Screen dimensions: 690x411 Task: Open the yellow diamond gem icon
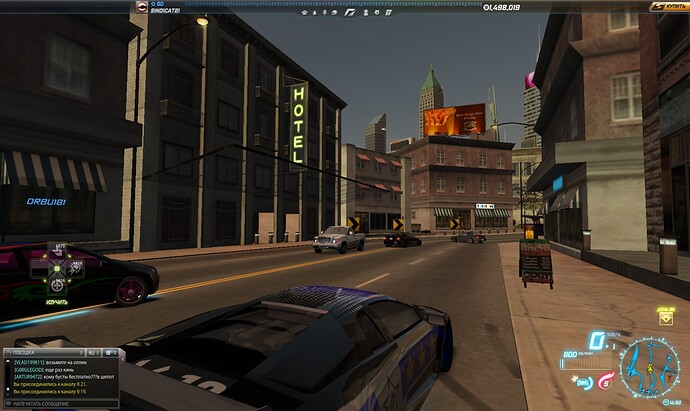point(666,318)
